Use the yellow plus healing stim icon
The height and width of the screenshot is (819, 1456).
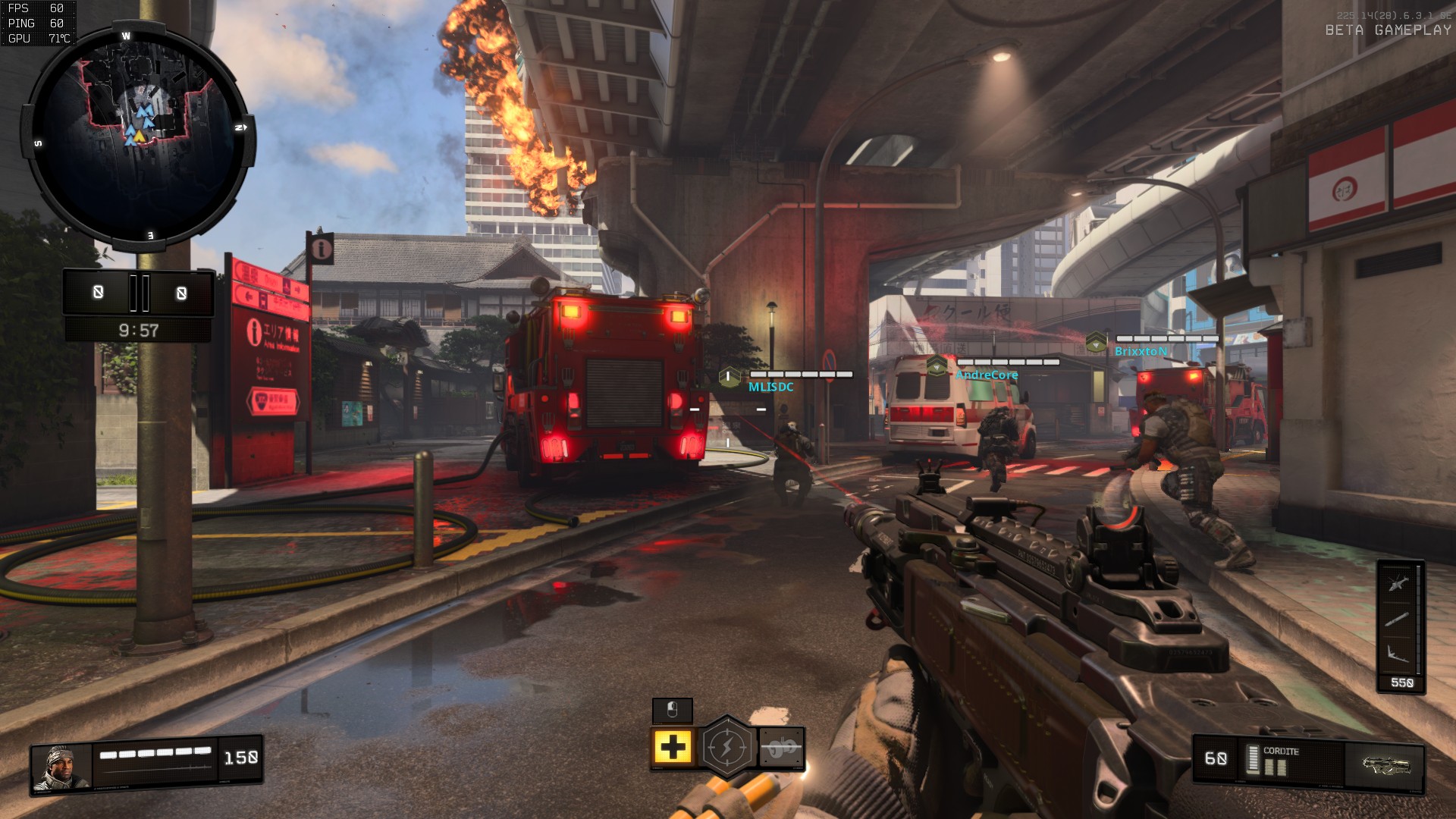673,748
